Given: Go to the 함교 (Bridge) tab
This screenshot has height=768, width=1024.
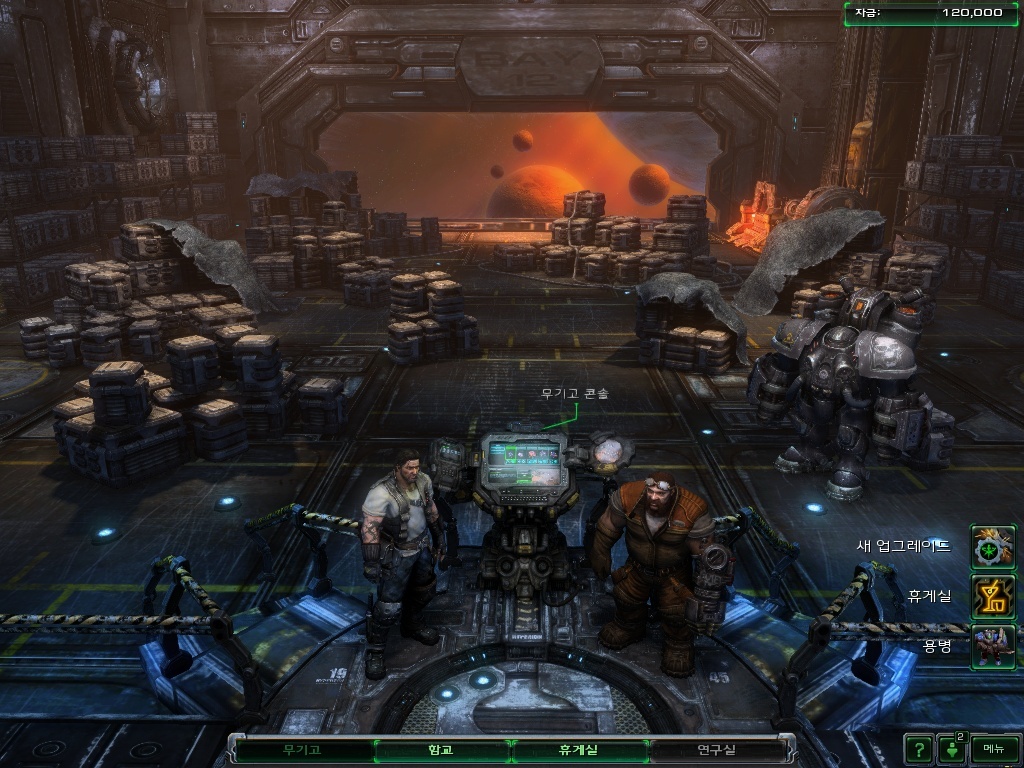Looking at the screenshot, I should click(x=440, y=749).
